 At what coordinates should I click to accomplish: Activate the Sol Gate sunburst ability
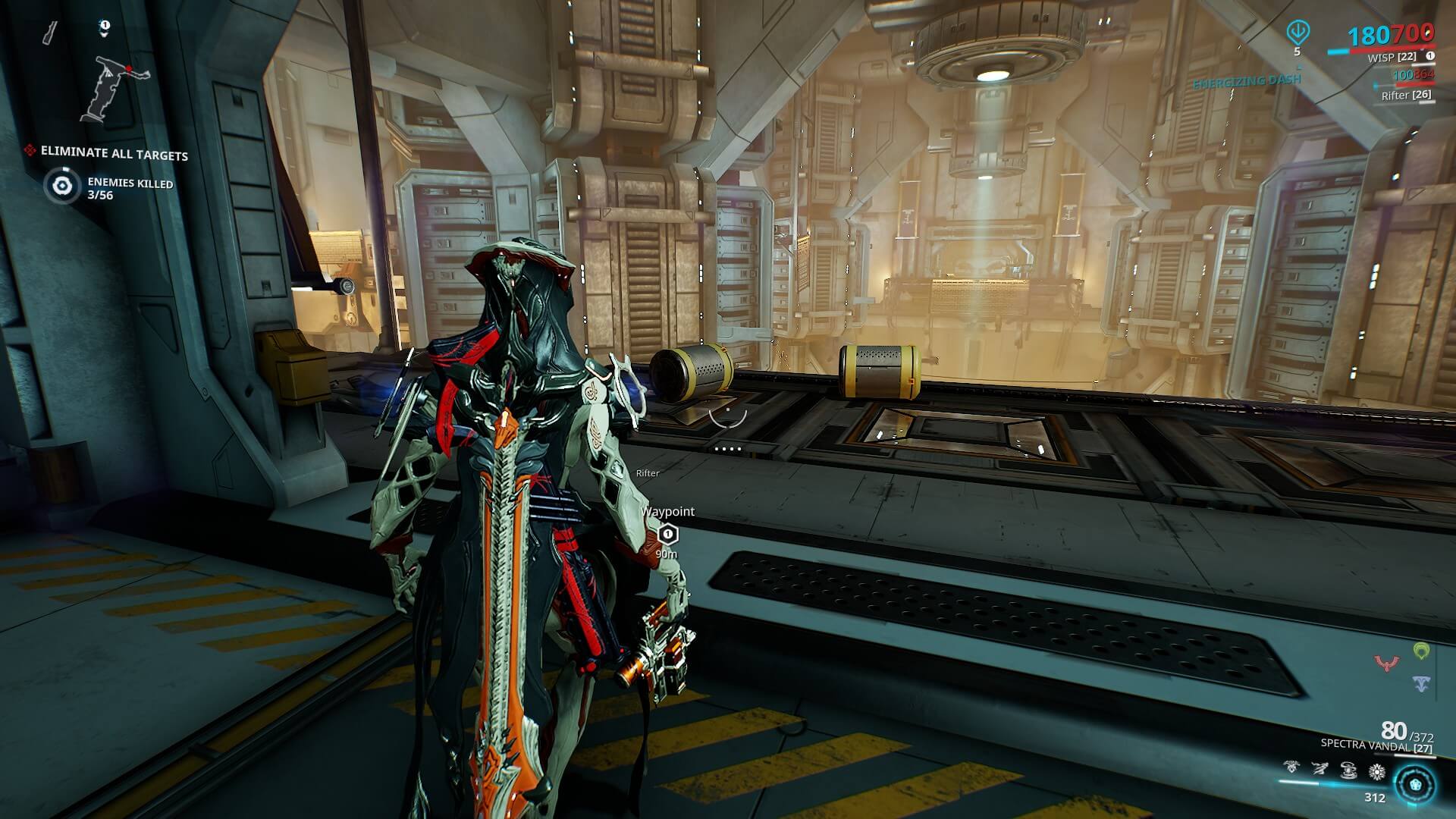pyautogui.click(x=1376, y=771)
